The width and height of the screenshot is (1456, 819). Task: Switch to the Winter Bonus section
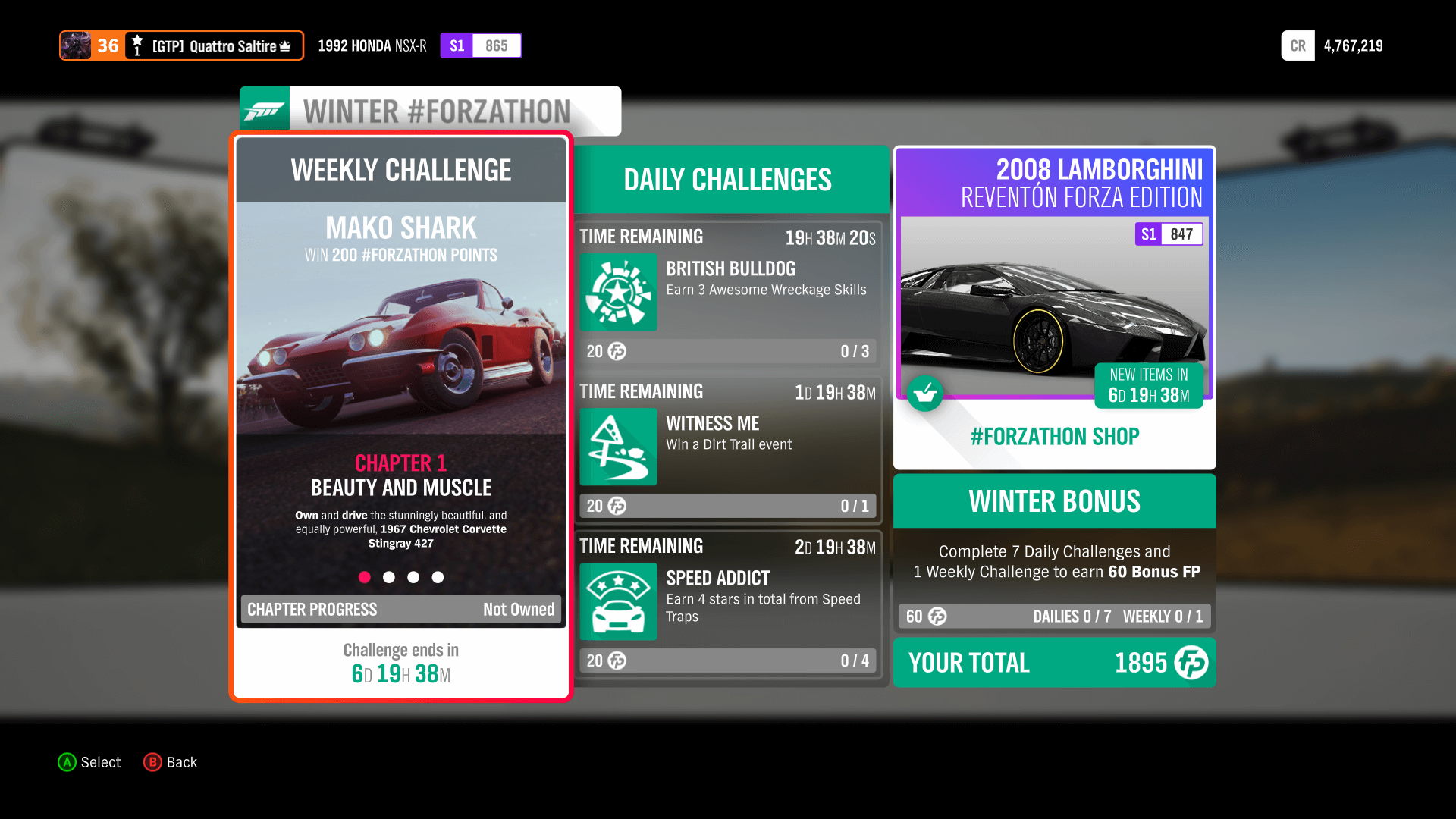point(1054,500)
